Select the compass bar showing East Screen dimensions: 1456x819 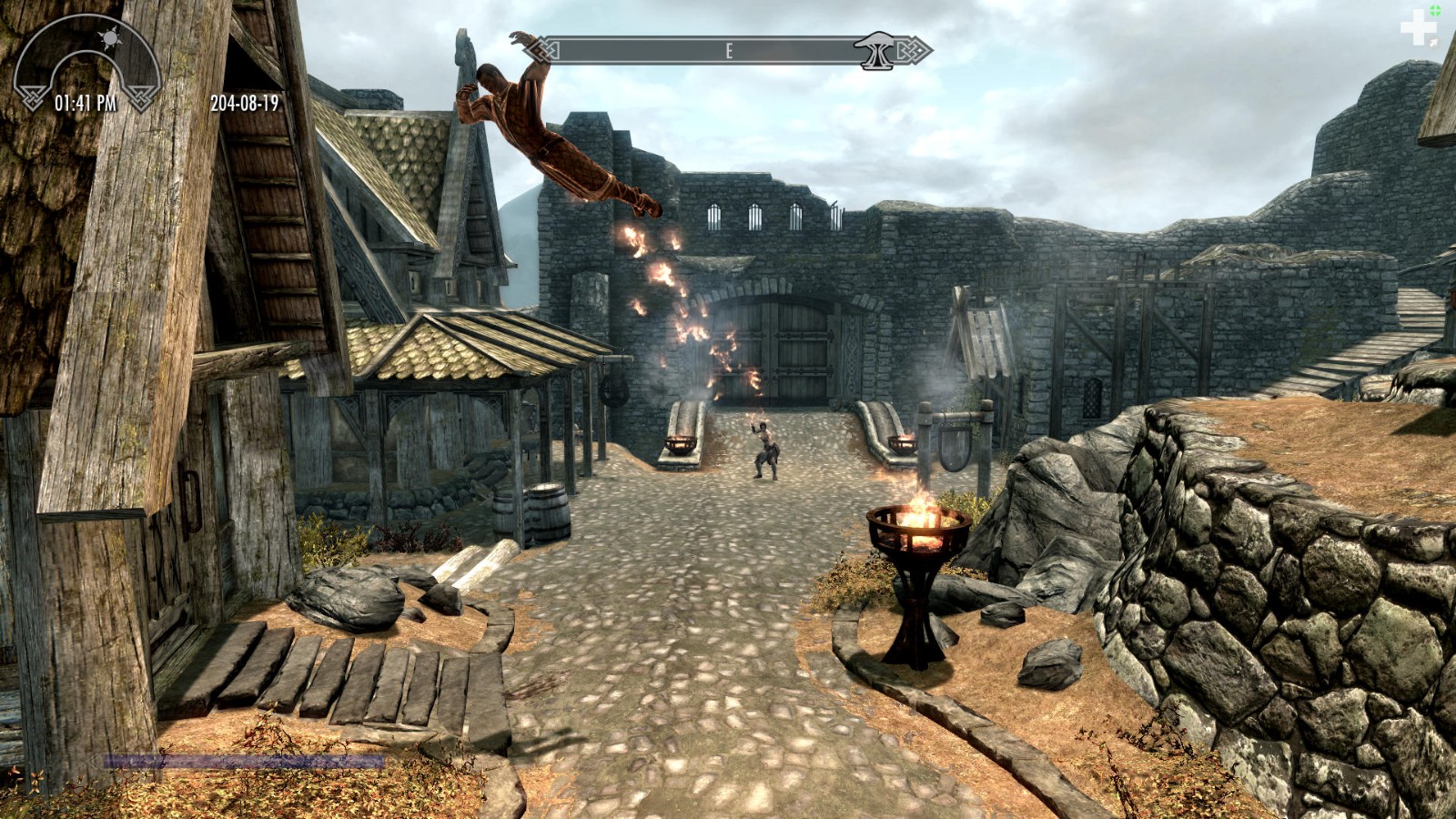pos(729,51)
